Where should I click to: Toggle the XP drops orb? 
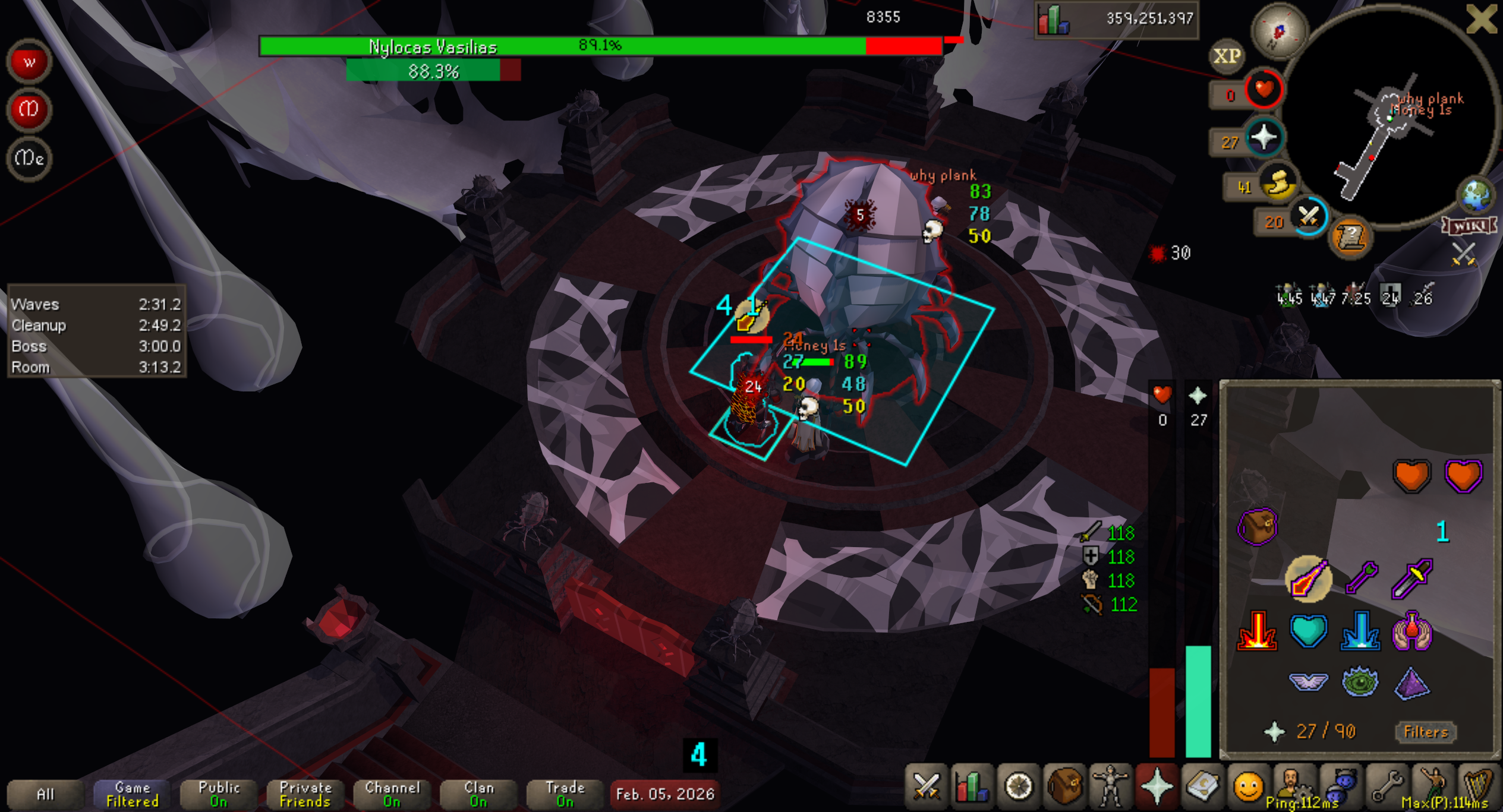pyautogui.click(x=1227, y=56)
